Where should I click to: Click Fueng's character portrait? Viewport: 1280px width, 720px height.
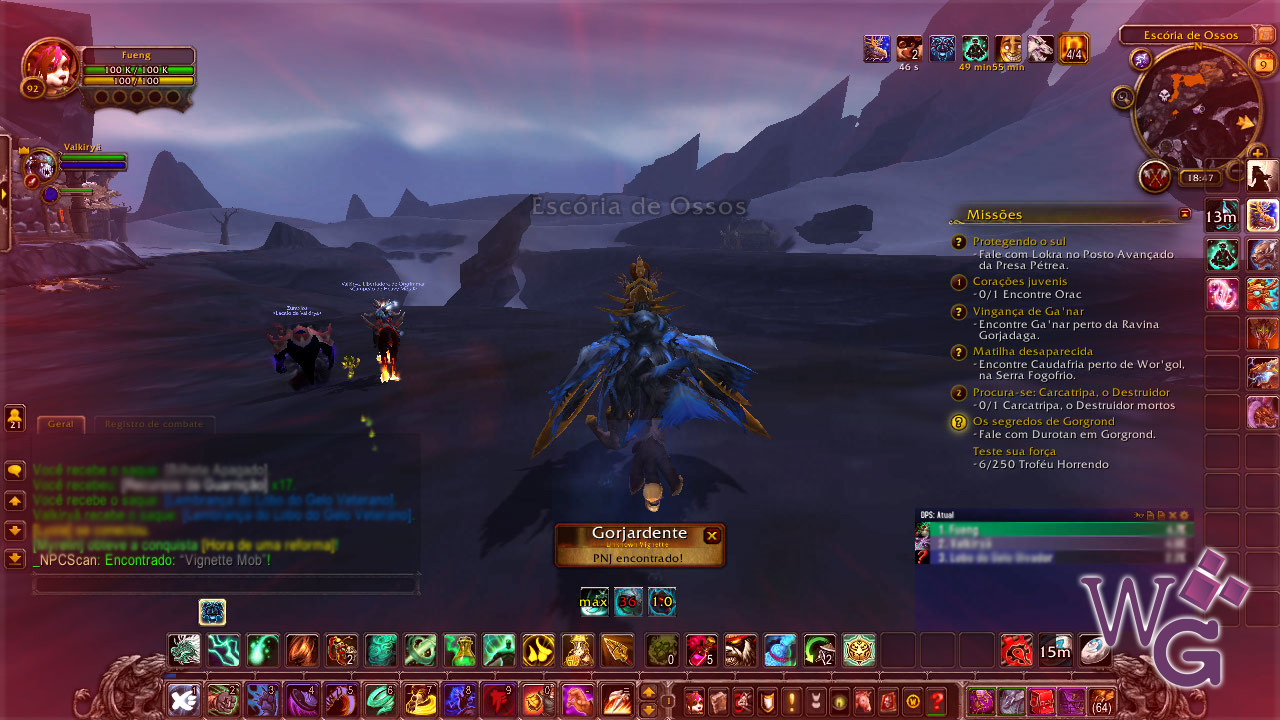click(48, 65)
